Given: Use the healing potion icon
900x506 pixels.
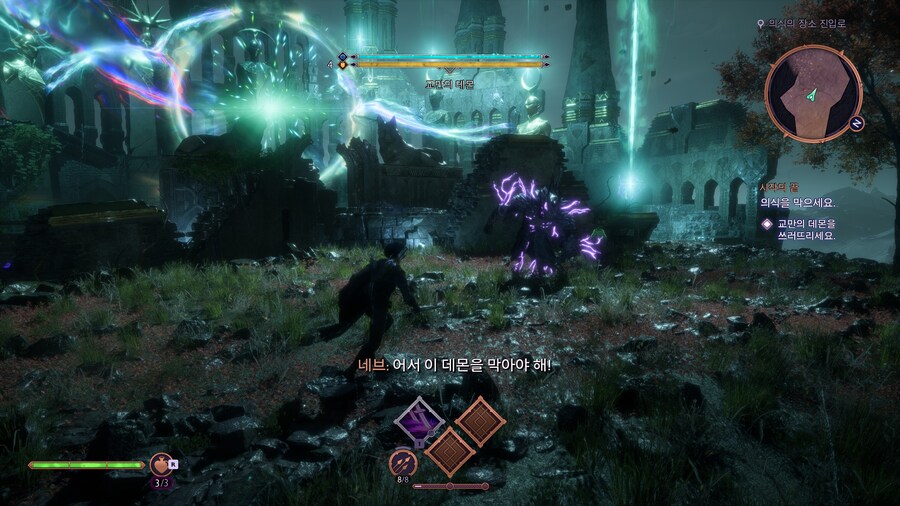Looking at the screenshot, I should click(160, 464).
